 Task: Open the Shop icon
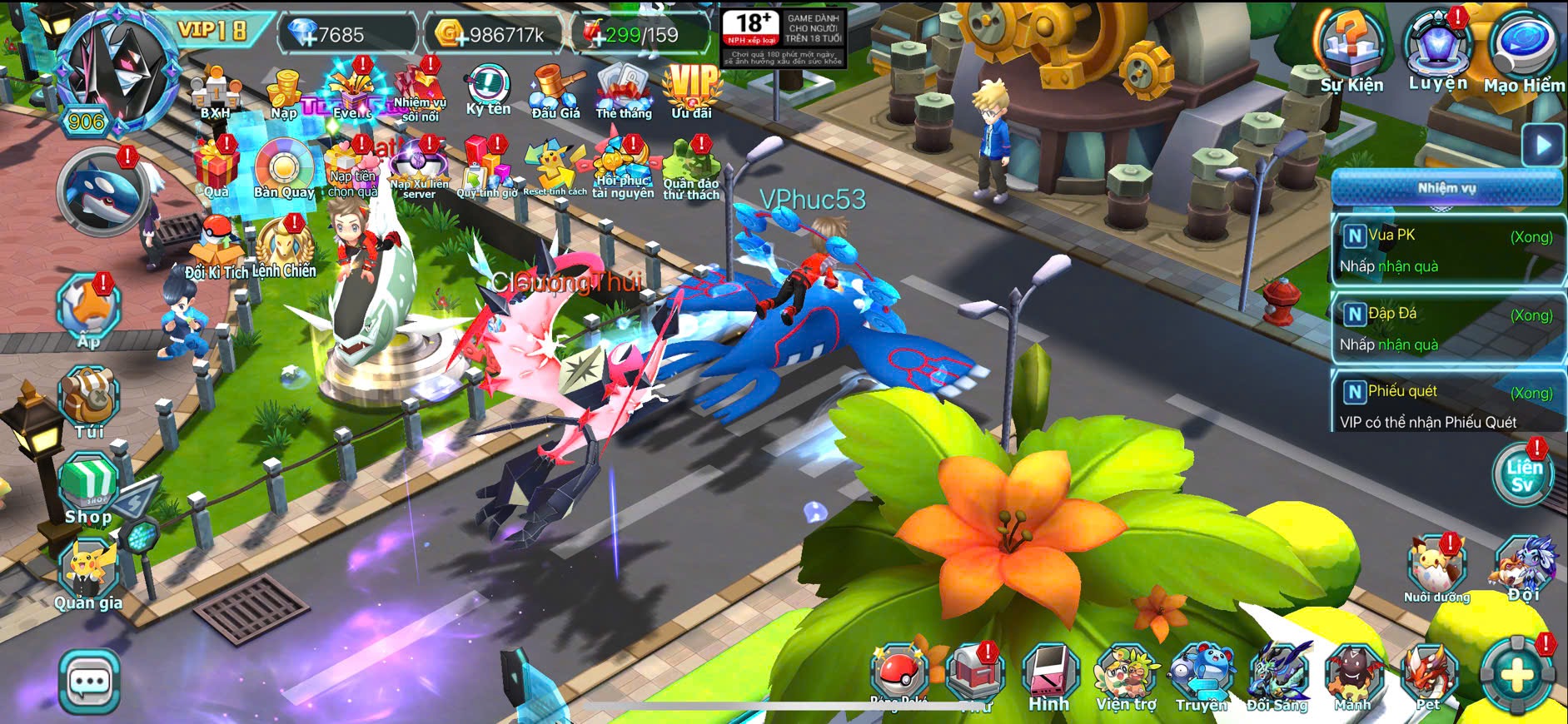pos(88,490)
